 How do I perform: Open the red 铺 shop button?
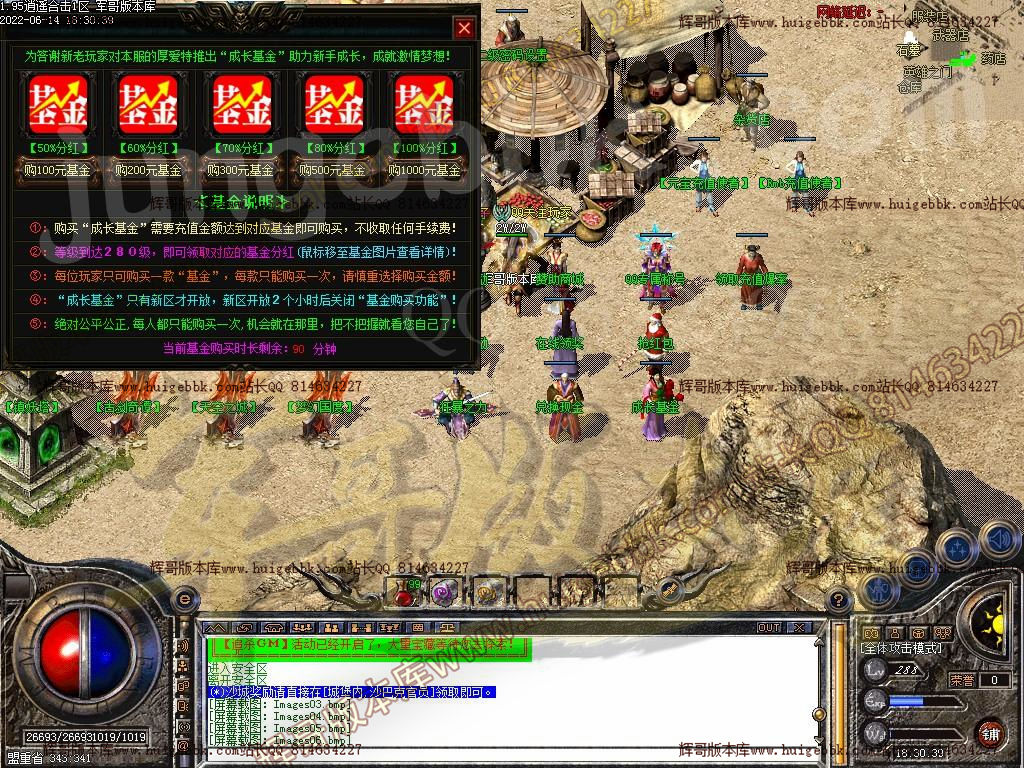990,732
